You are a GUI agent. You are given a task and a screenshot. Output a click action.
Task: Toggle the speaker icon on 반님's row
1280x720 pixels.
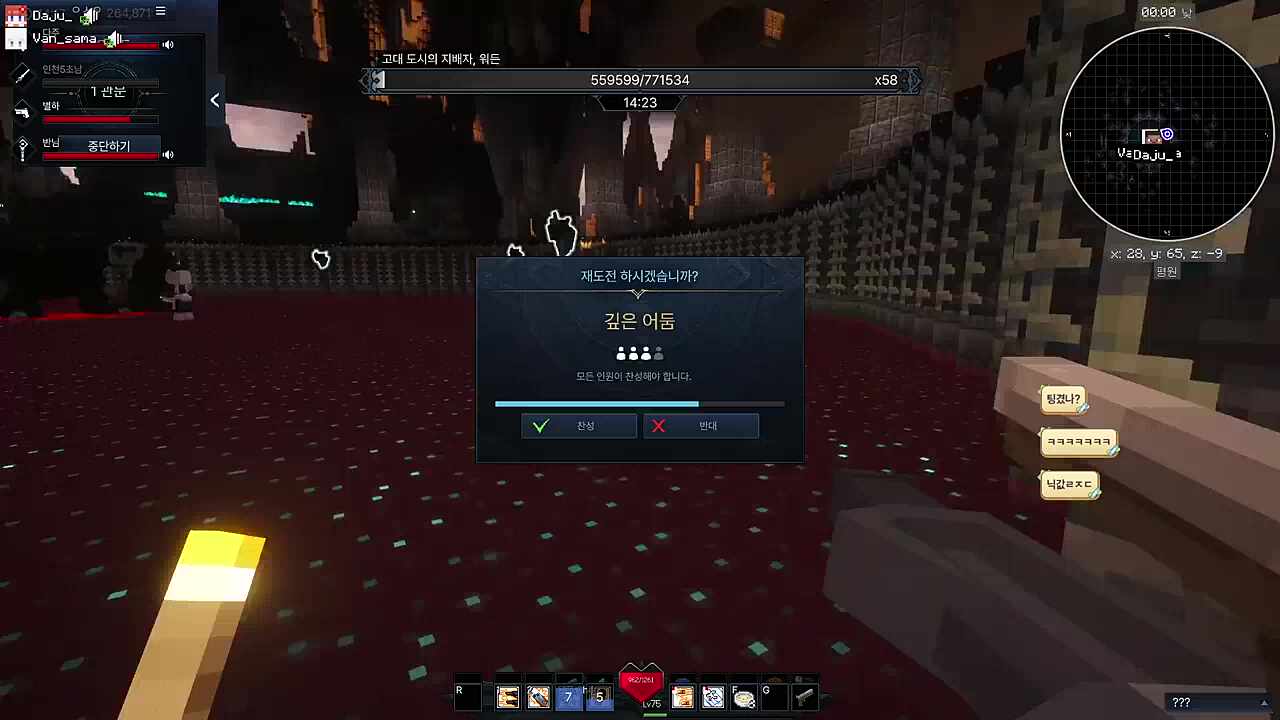point(168,154)
